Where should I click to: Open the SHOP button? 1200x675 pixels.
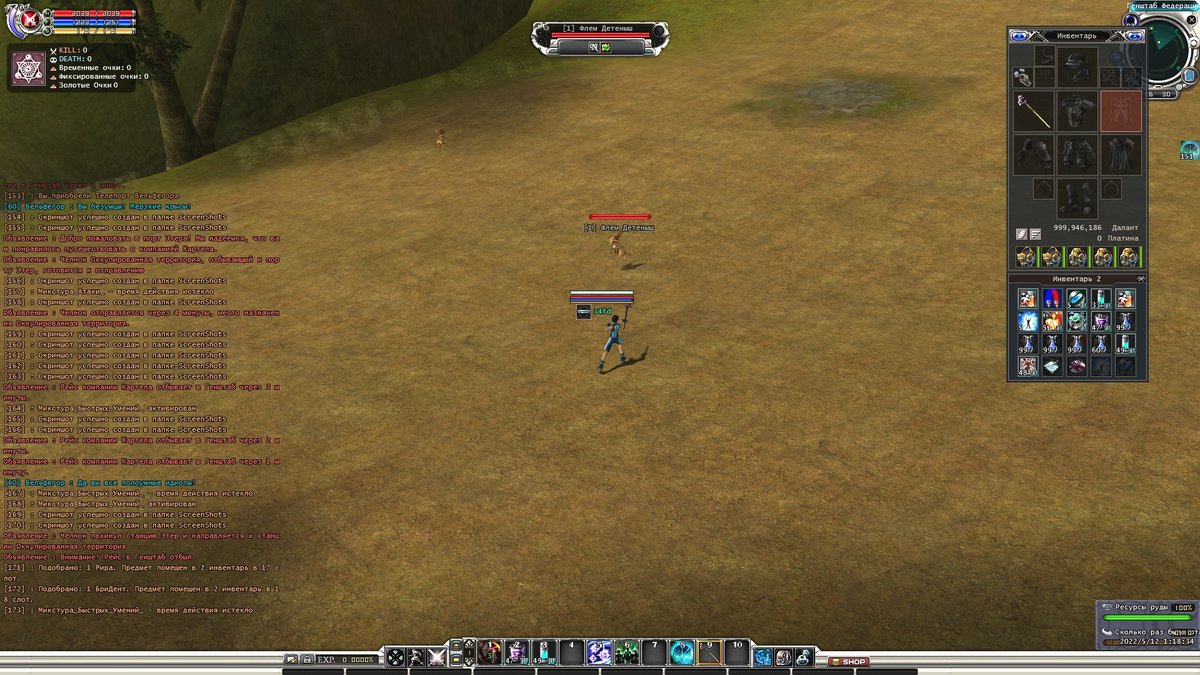pyautogui.click(x=849, y=661)
